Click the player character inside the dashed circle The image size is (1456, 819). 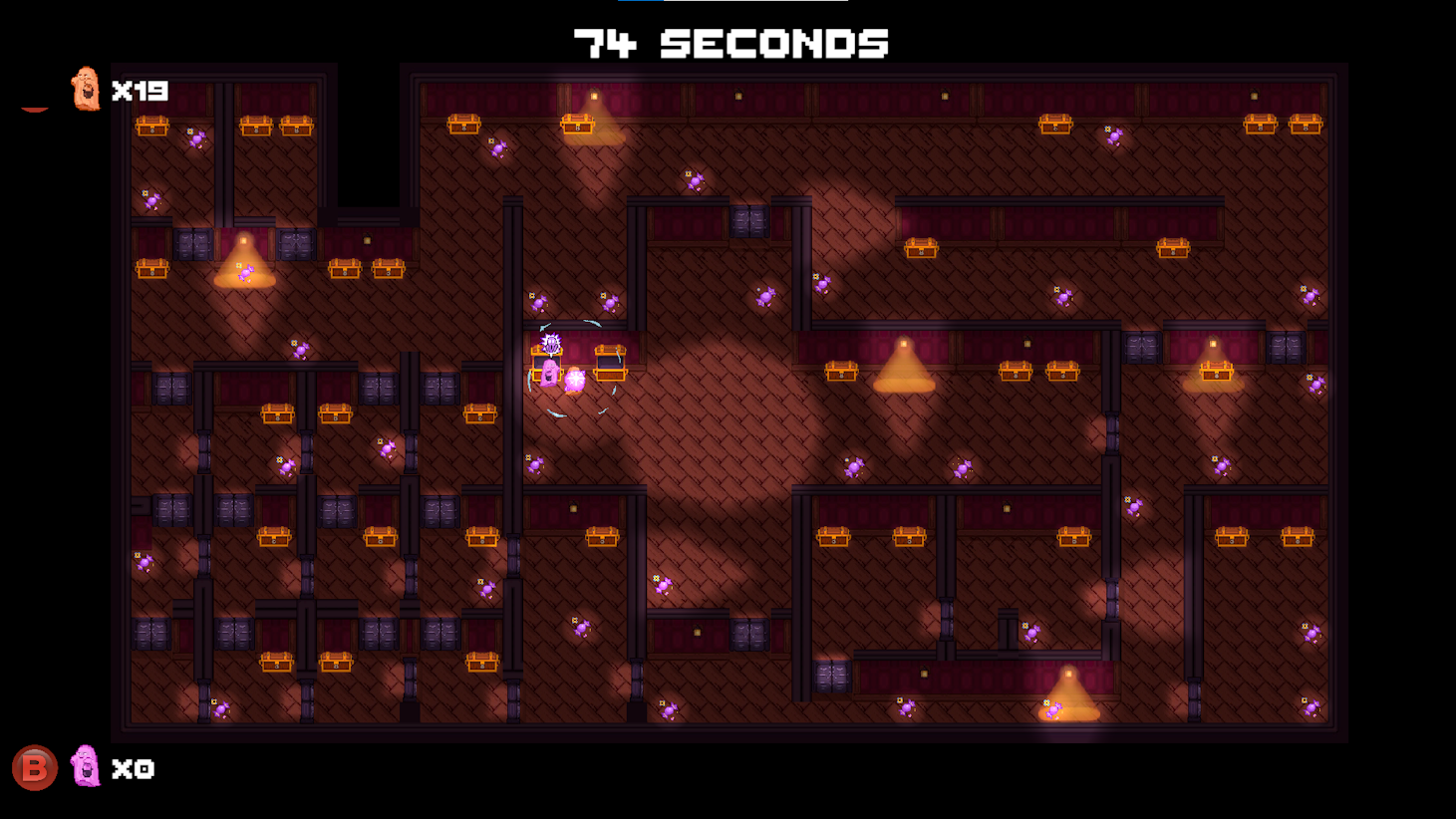550,374
